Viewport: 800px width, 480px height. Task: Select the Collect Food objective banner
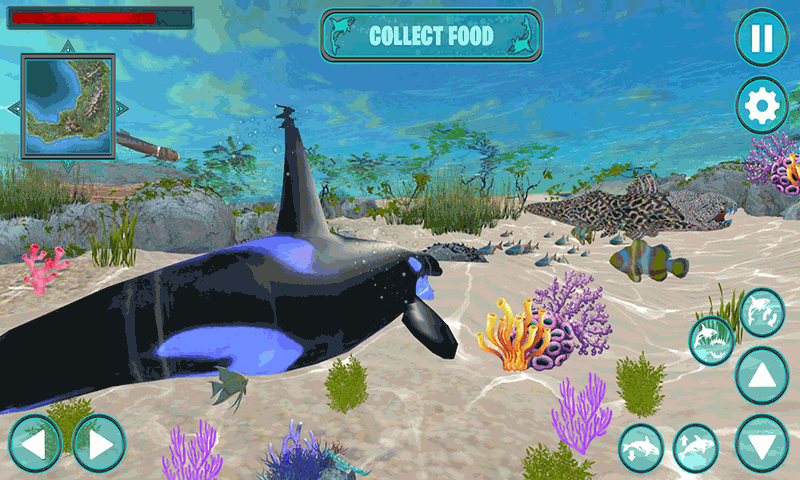(431, 37)
